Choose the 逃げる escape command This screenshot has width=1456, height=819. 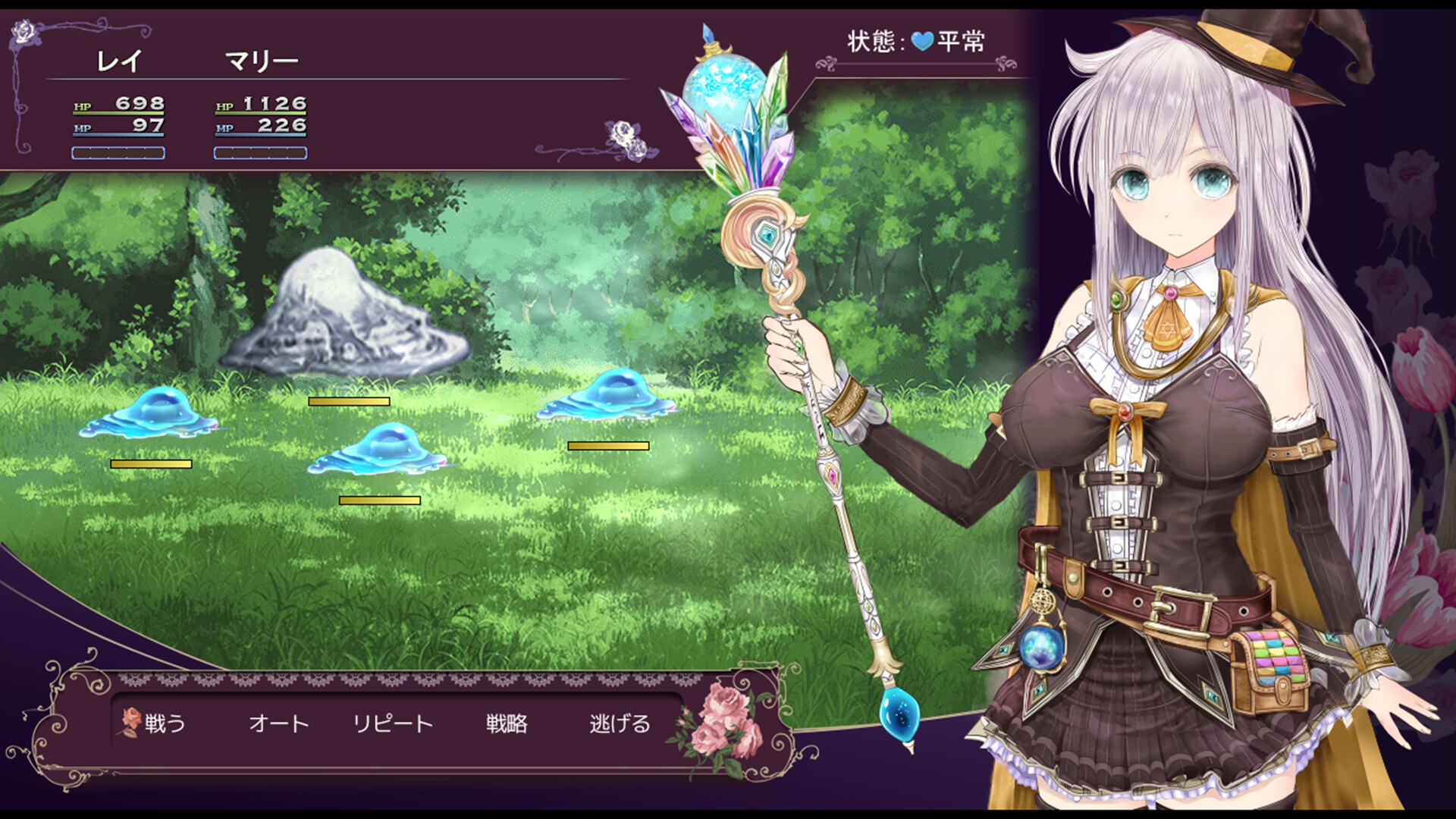click(x=618, y=724)
